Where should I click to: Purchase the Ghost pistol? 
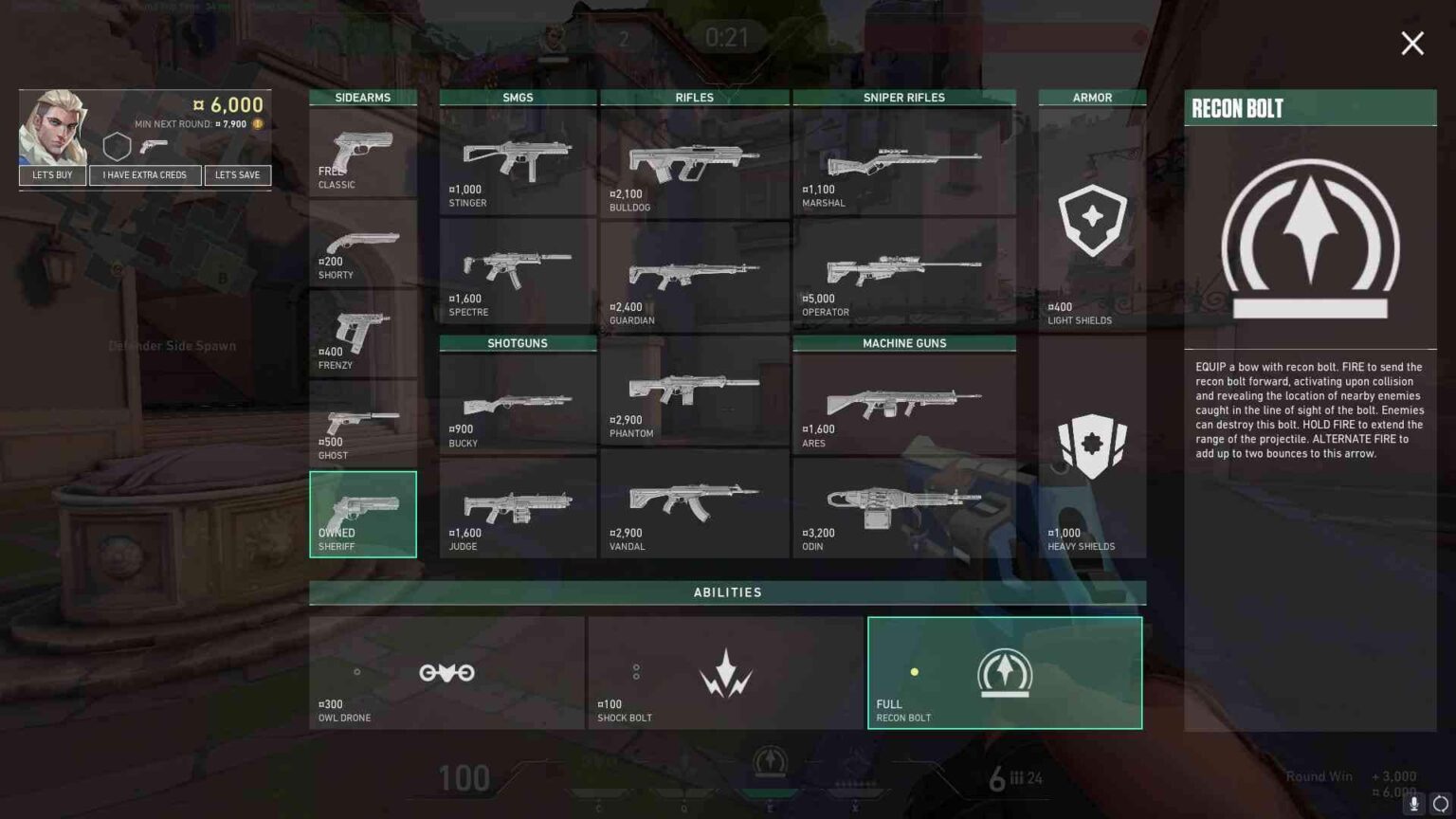point(362,425)
